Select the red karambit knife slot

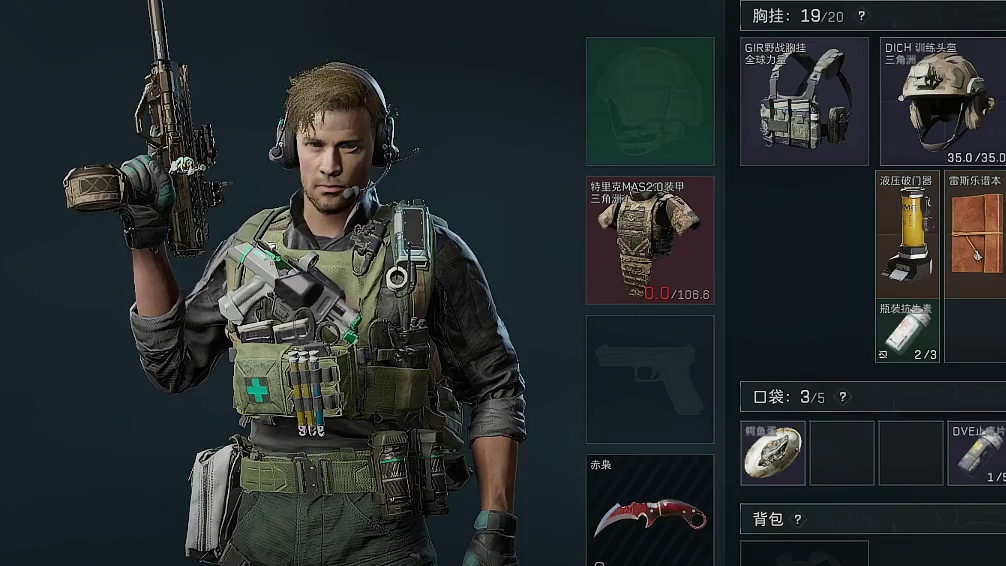pos(650,508)
